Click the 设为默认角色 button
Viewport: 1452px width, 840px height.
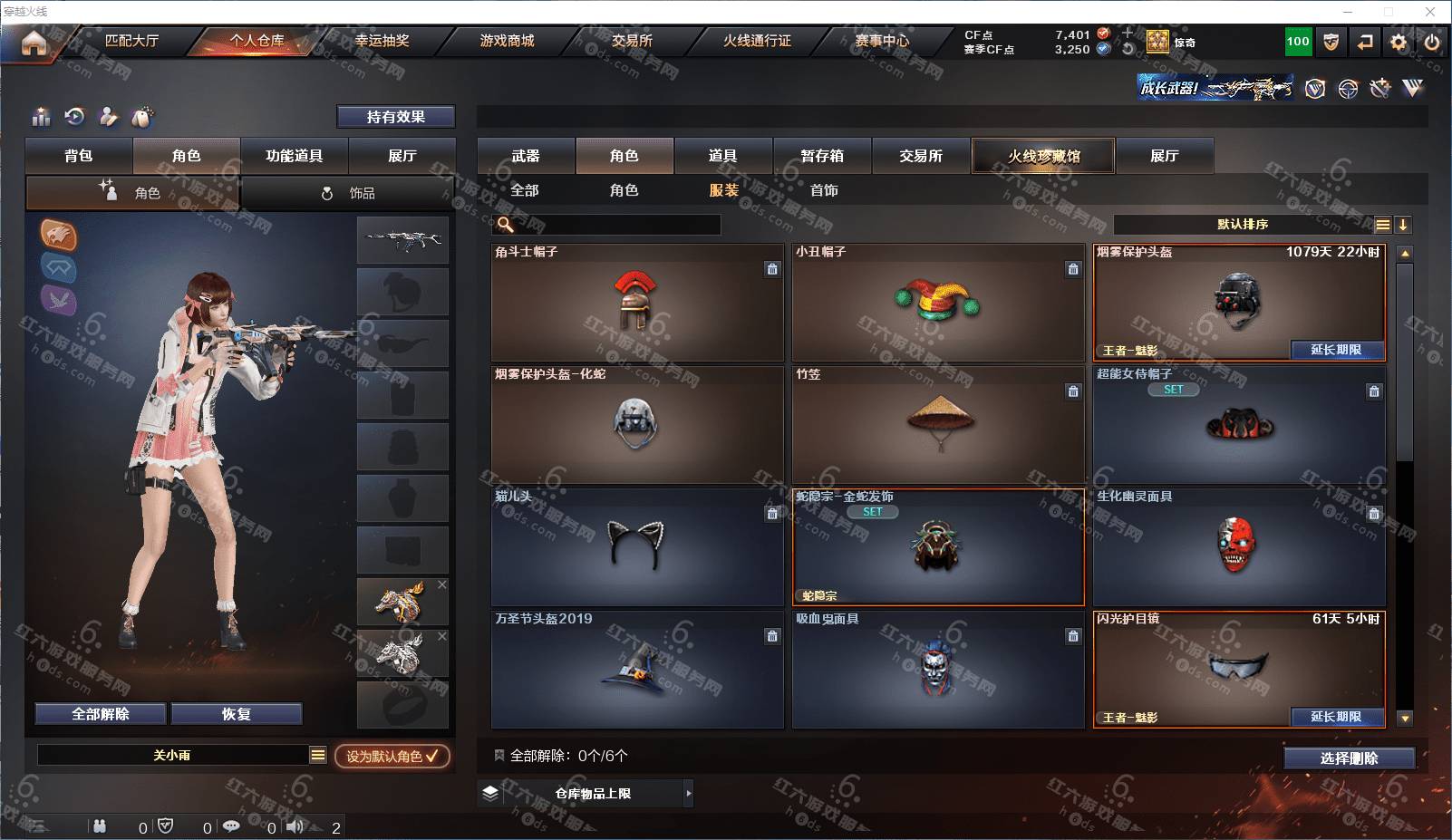[x=392, y=756]
